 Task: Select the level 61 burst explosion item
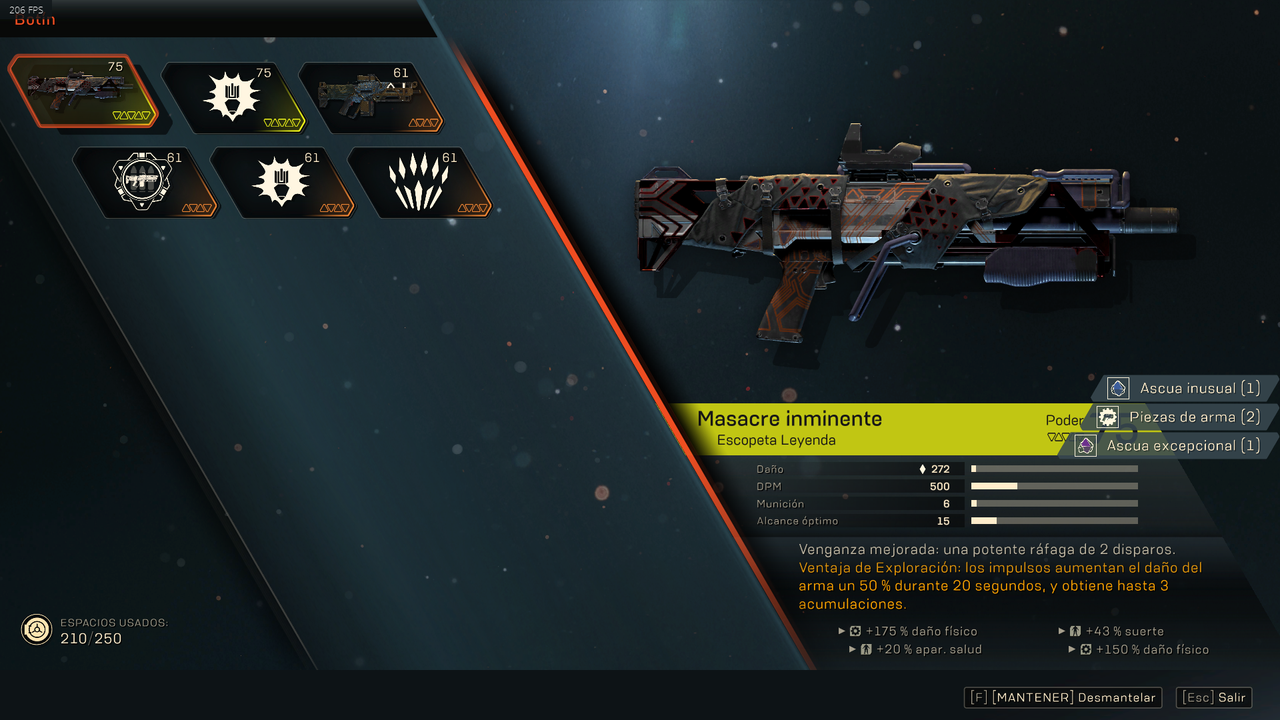tap(282, 182)
